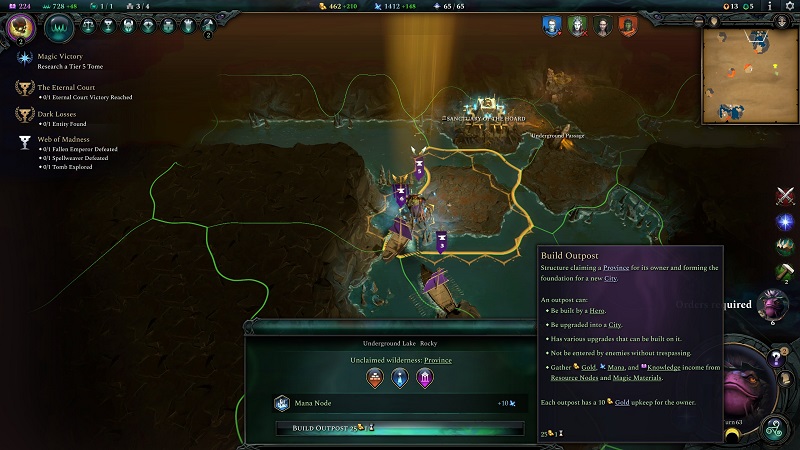Select the orange-shield orc ruler portrait

click(627, 25)
